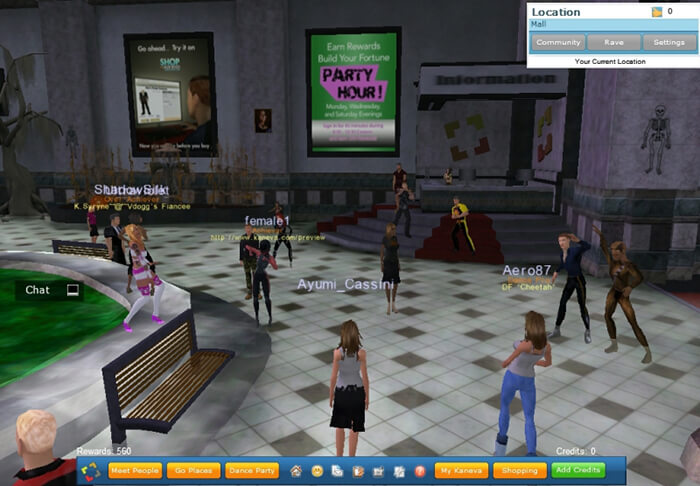This screenshot has width=700, height=486.
Task: Open the Community button in Location panel
Action: click(558, 43)
